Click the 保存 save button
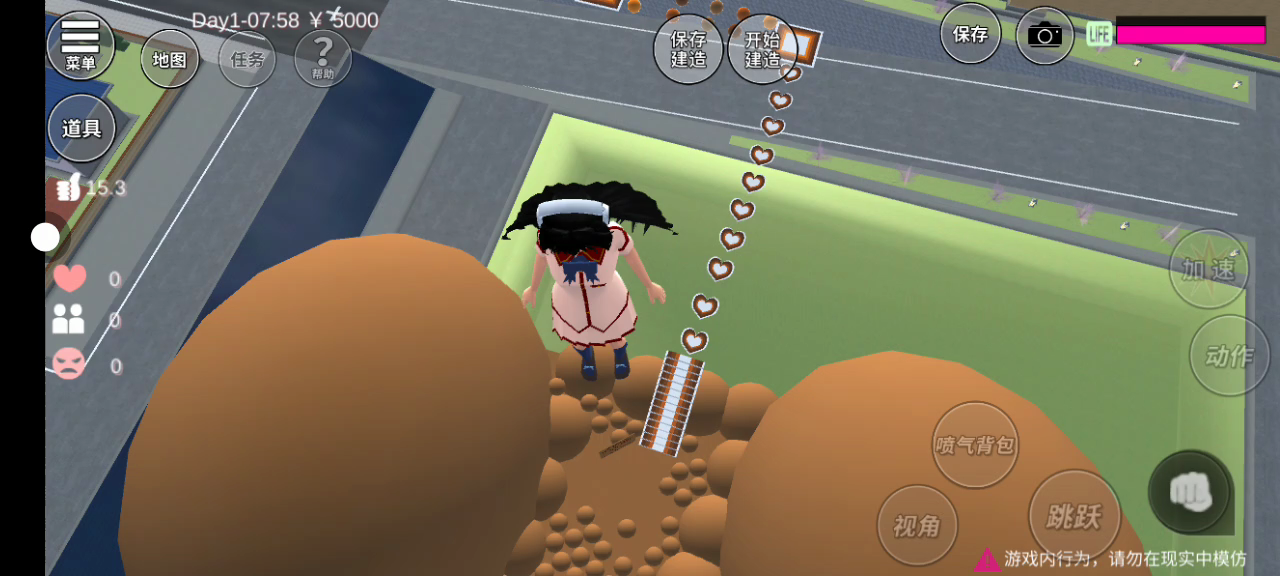The width and height of the screenshot is (1280, 576). point(970,34)
